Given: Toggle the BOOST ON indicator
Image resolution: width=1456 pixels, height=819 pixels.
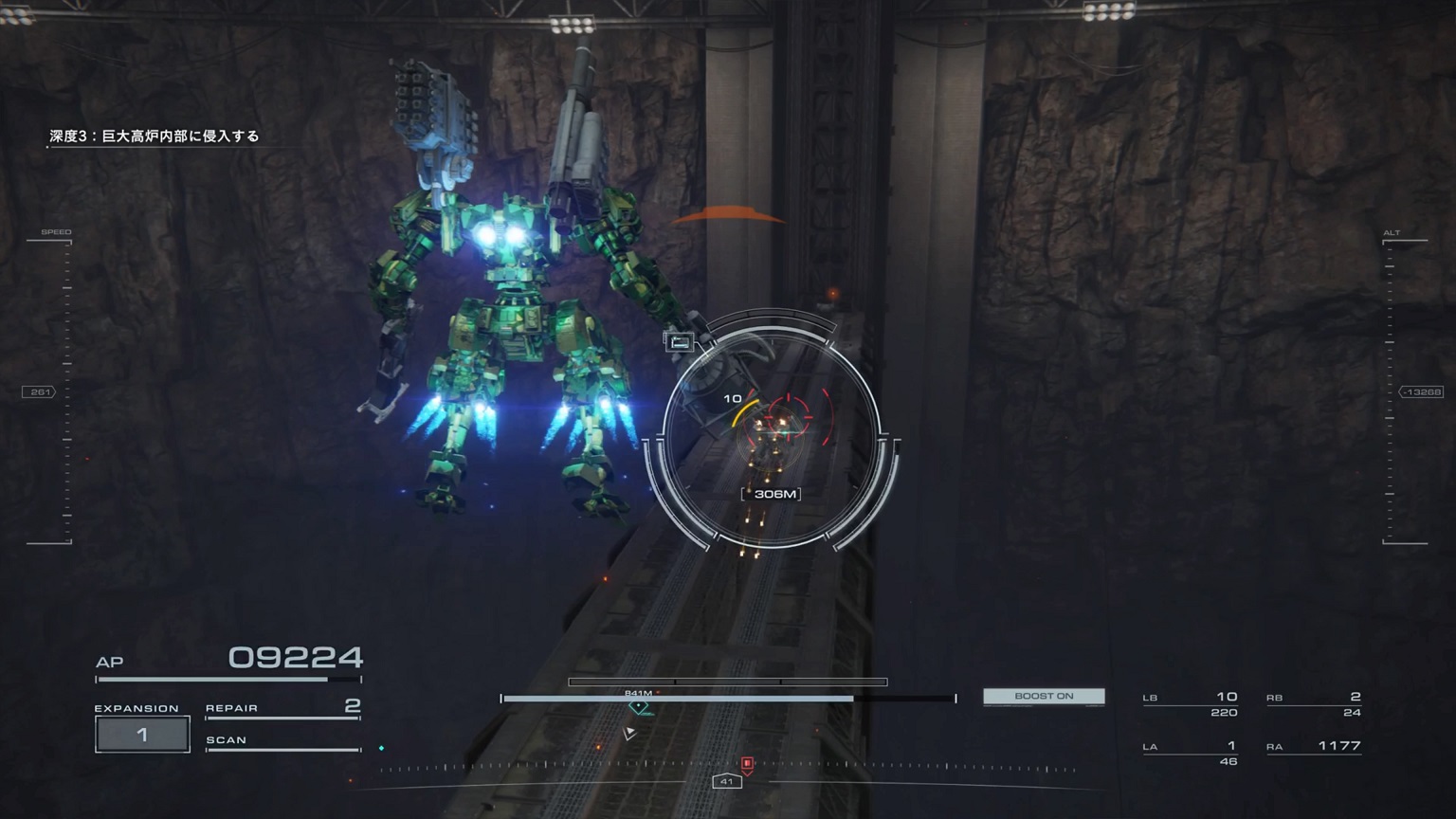Looking at the screenshot, I should pyautogui.click(x=1044, y=696).
